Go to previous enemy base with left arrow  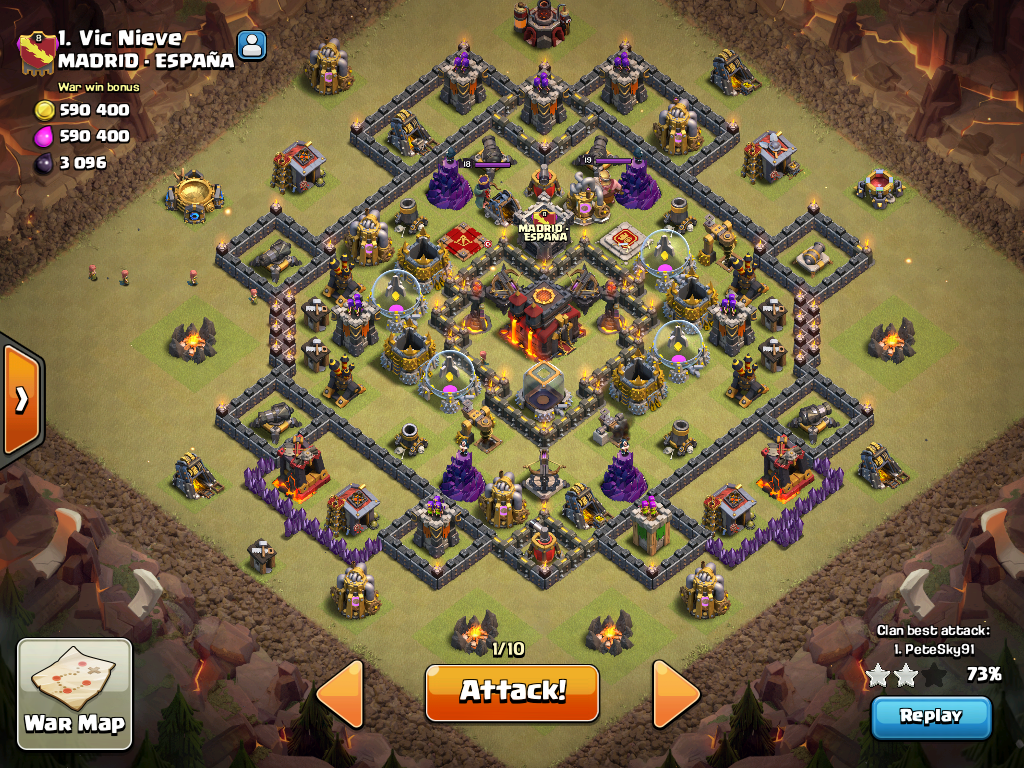click(340, 693)
